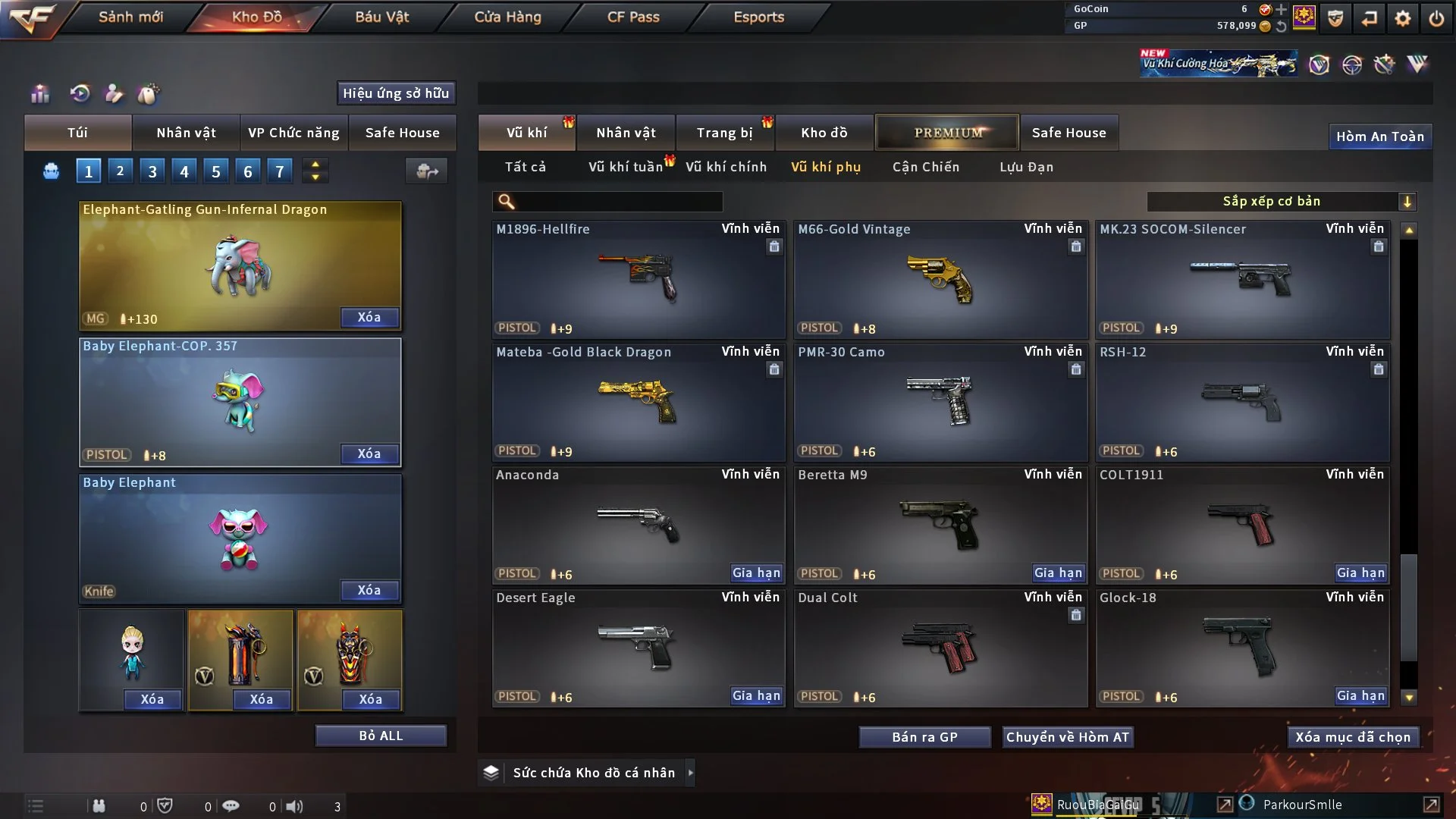The width and height of the screenshot is (1456, 819).
Task: Remove the Elephant-Gatling Gun-Infernal Dragon with Xóa
Action: click(369, 317)
